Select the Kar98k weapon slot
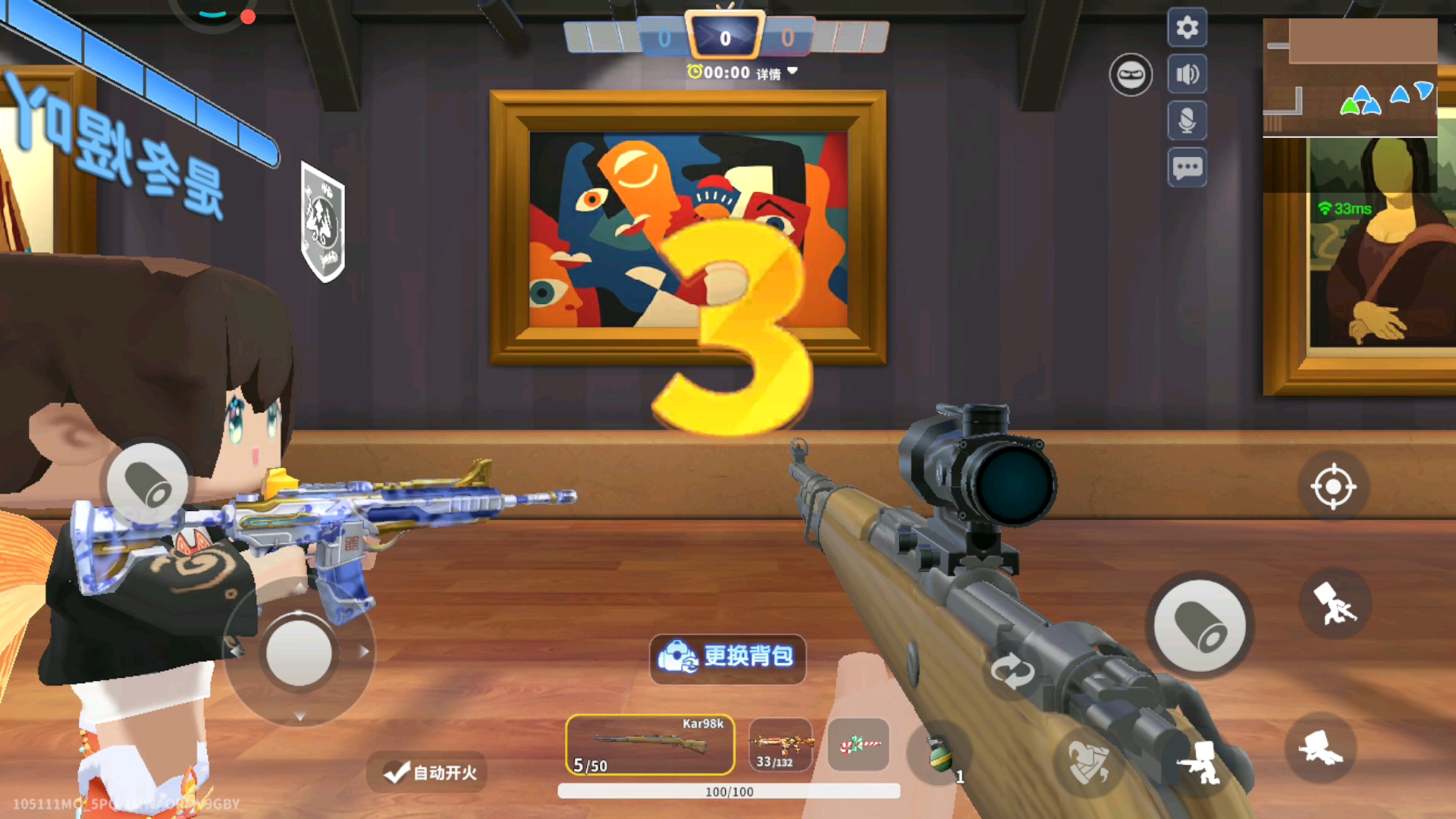Screen dimensions: 1456x819 coord(650,745)
